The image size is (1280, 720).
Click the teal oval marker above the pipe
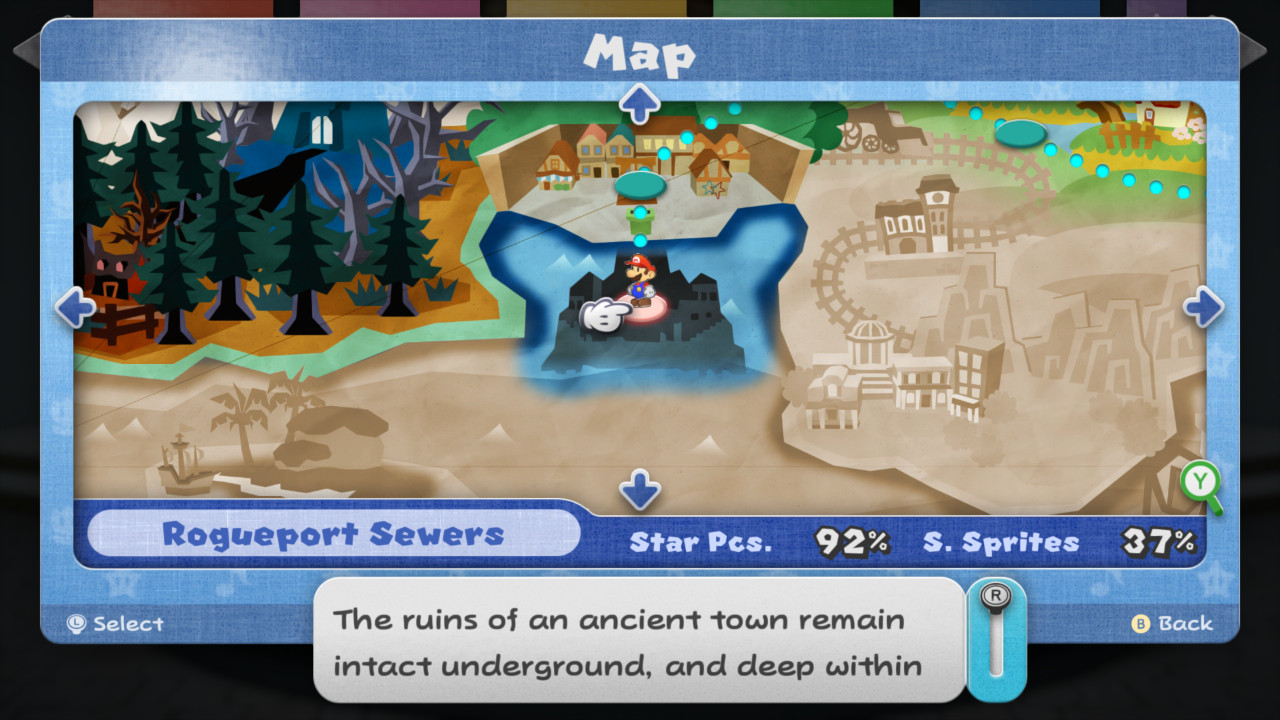641,185
